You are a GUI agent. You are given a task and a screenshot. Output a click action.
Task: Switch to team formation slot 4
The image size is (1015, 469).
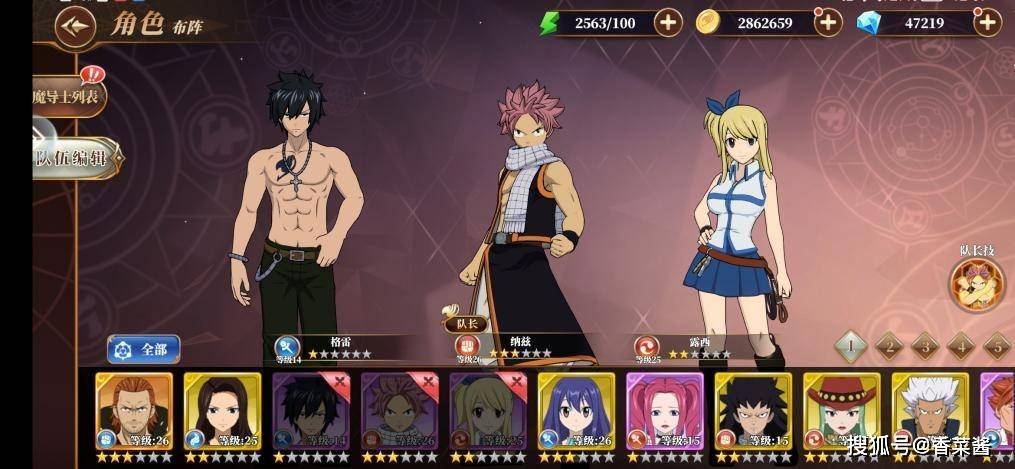(961, 346)
